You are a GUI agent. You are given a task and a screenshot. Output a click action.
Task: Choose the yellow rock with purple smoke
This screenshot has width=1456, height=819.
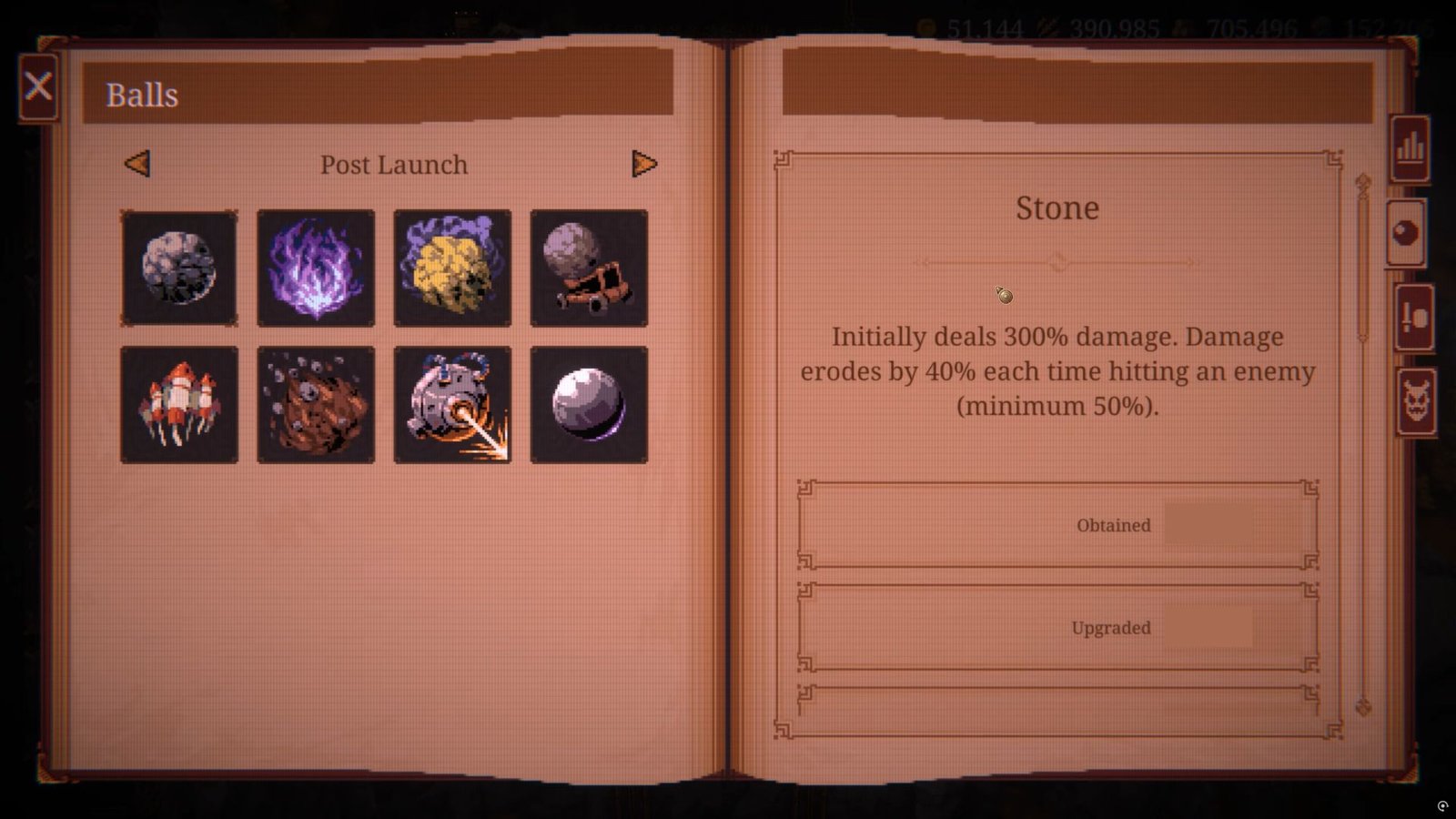[452, 268]
